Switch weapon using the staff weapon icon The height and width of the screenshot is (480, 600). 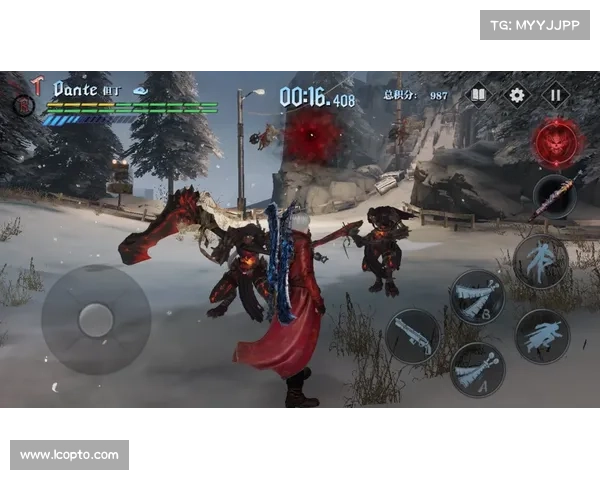554,196
